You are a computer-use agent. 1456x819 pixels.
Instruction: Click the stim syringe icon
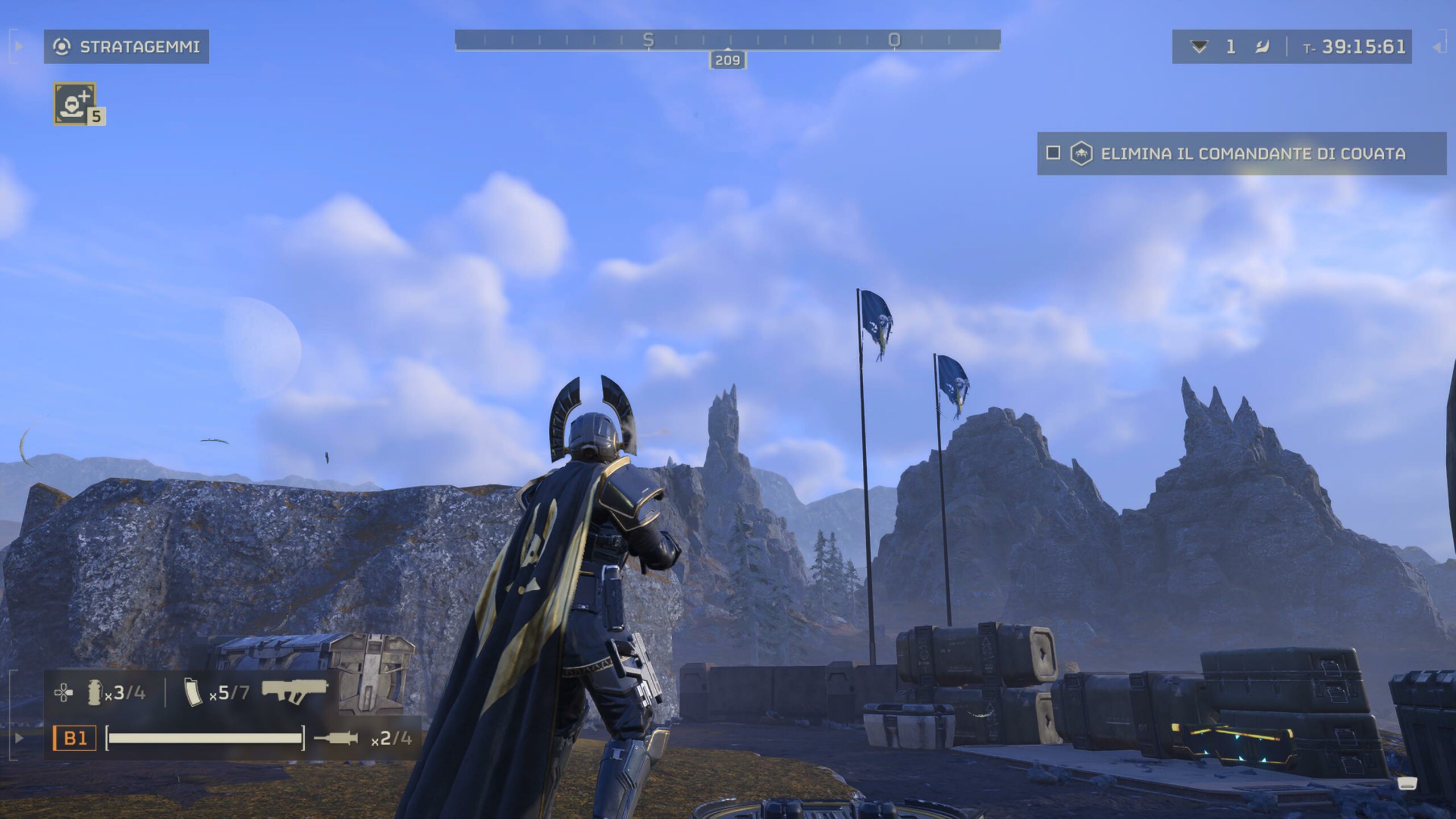336,738
